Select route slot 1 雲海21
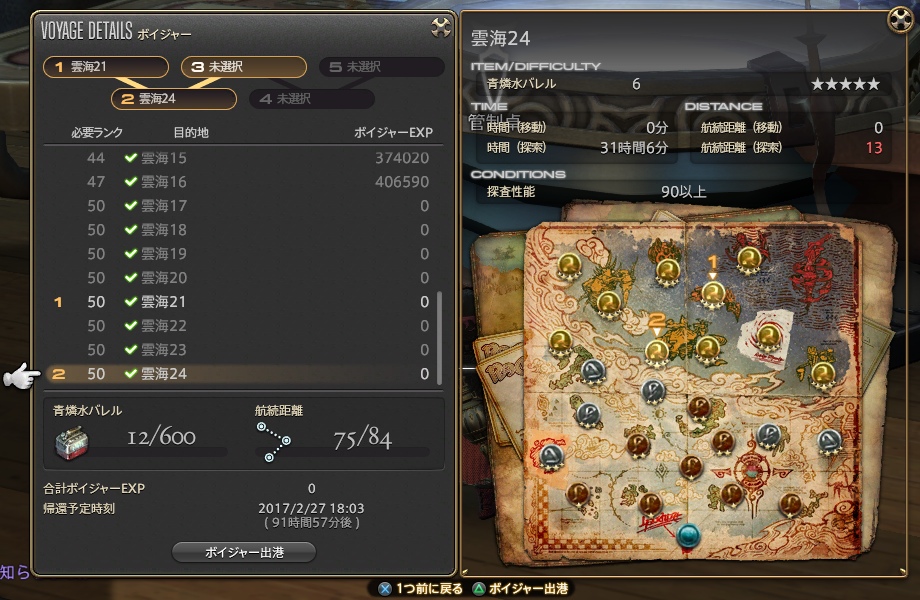The width and height of the screenshot is (920, 600). tap(106, 67)
